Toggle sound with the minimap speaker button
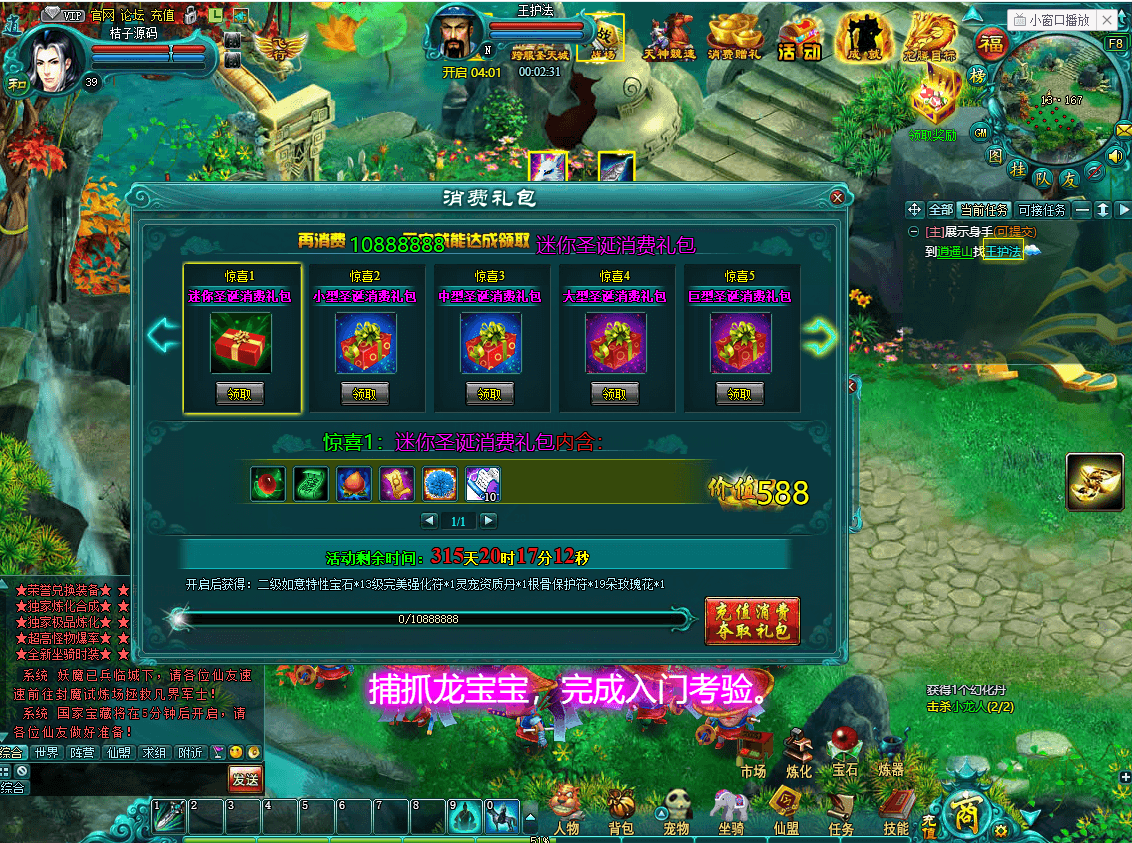The height and width of the screenshot is (843, 1132). (1116, 156)
